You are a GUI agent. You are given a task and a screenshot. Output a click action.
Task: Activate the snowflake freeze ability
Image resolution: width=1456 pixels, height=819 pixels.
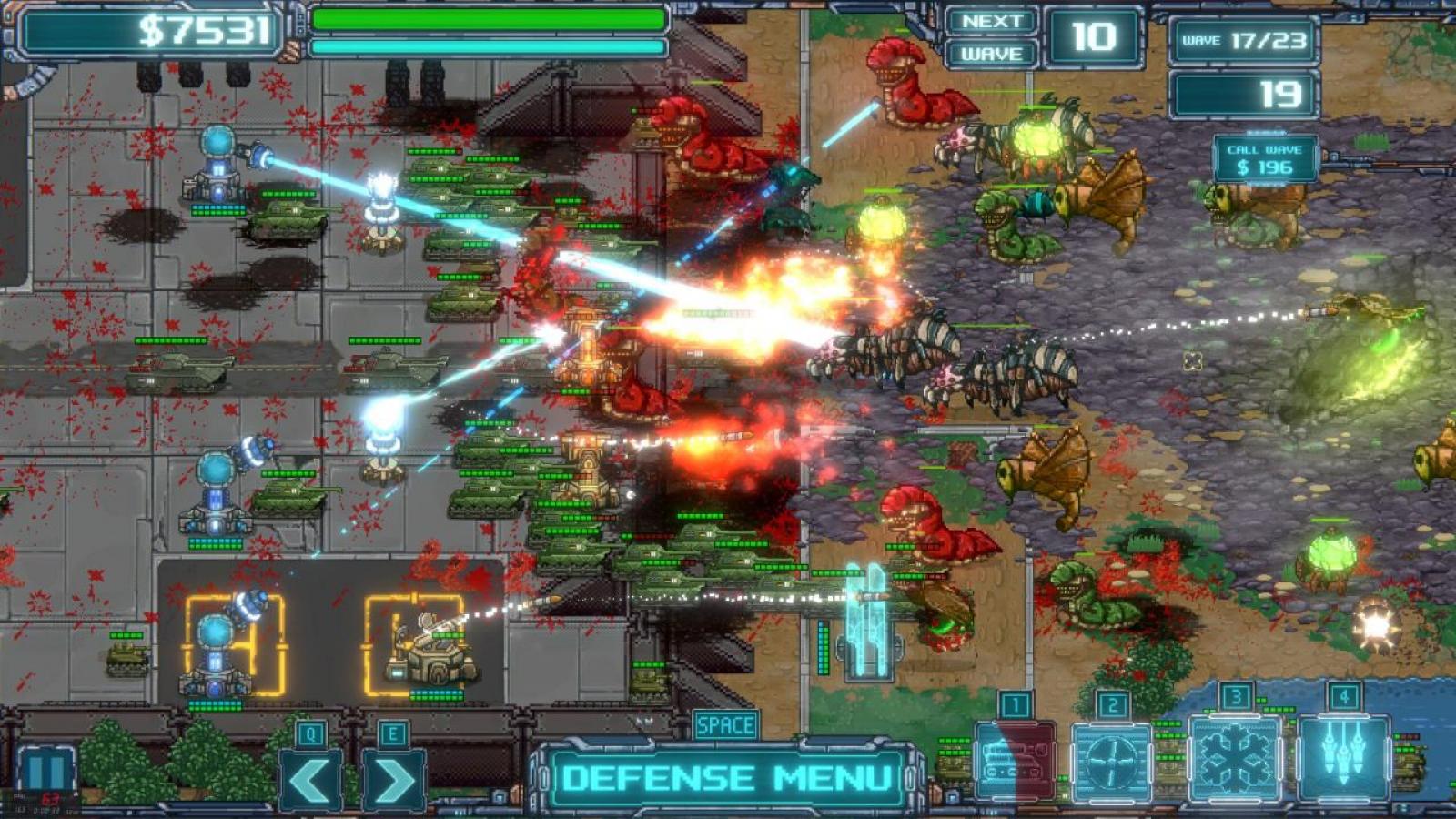(x=1235, y=758)
